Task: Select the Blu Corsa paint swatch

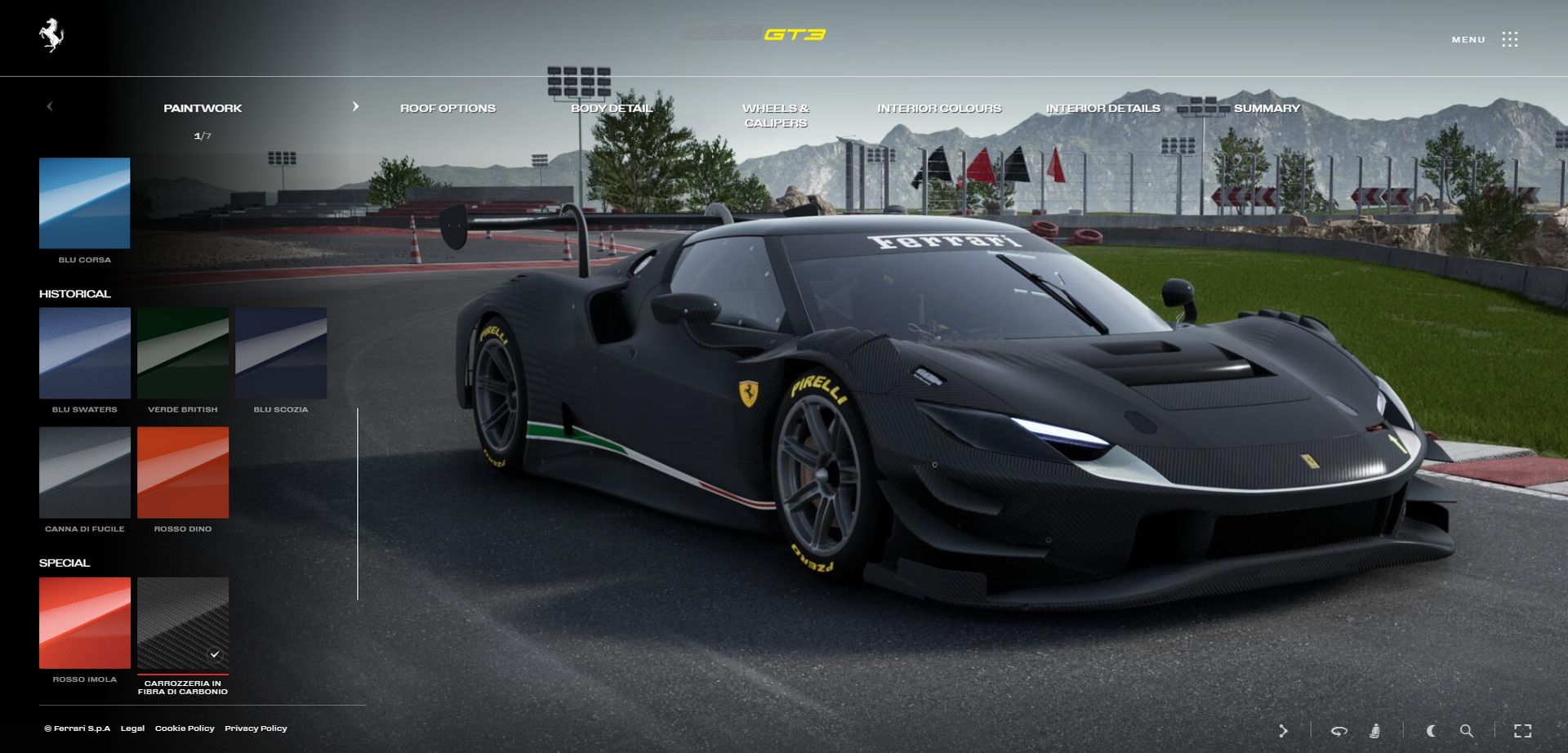Action: [84, 203]
